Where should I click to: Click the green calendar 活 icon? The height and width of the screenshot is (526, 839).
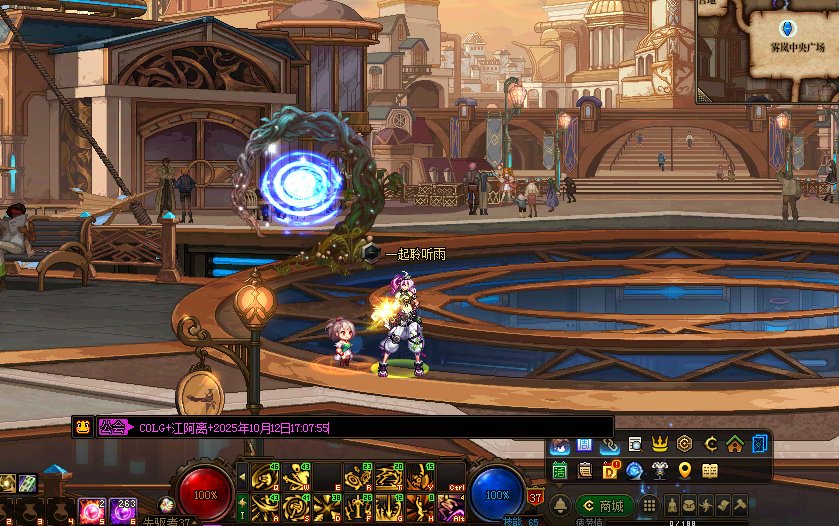[x=560, y=470]
